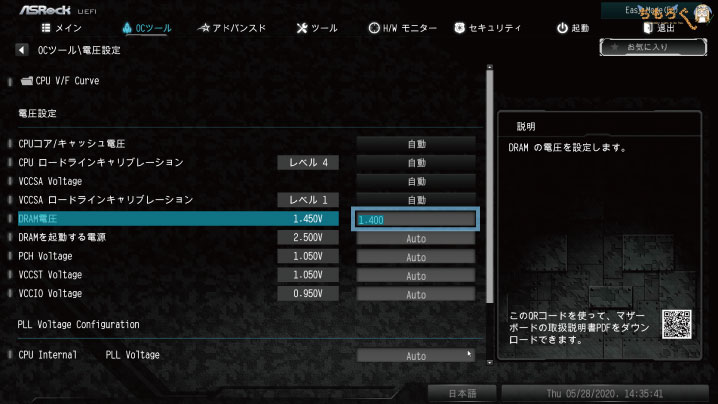Image resolution: width=718 pixels, height=404 pixels.
Task: Switch to the メイン tab
Action: click(62, 28)
